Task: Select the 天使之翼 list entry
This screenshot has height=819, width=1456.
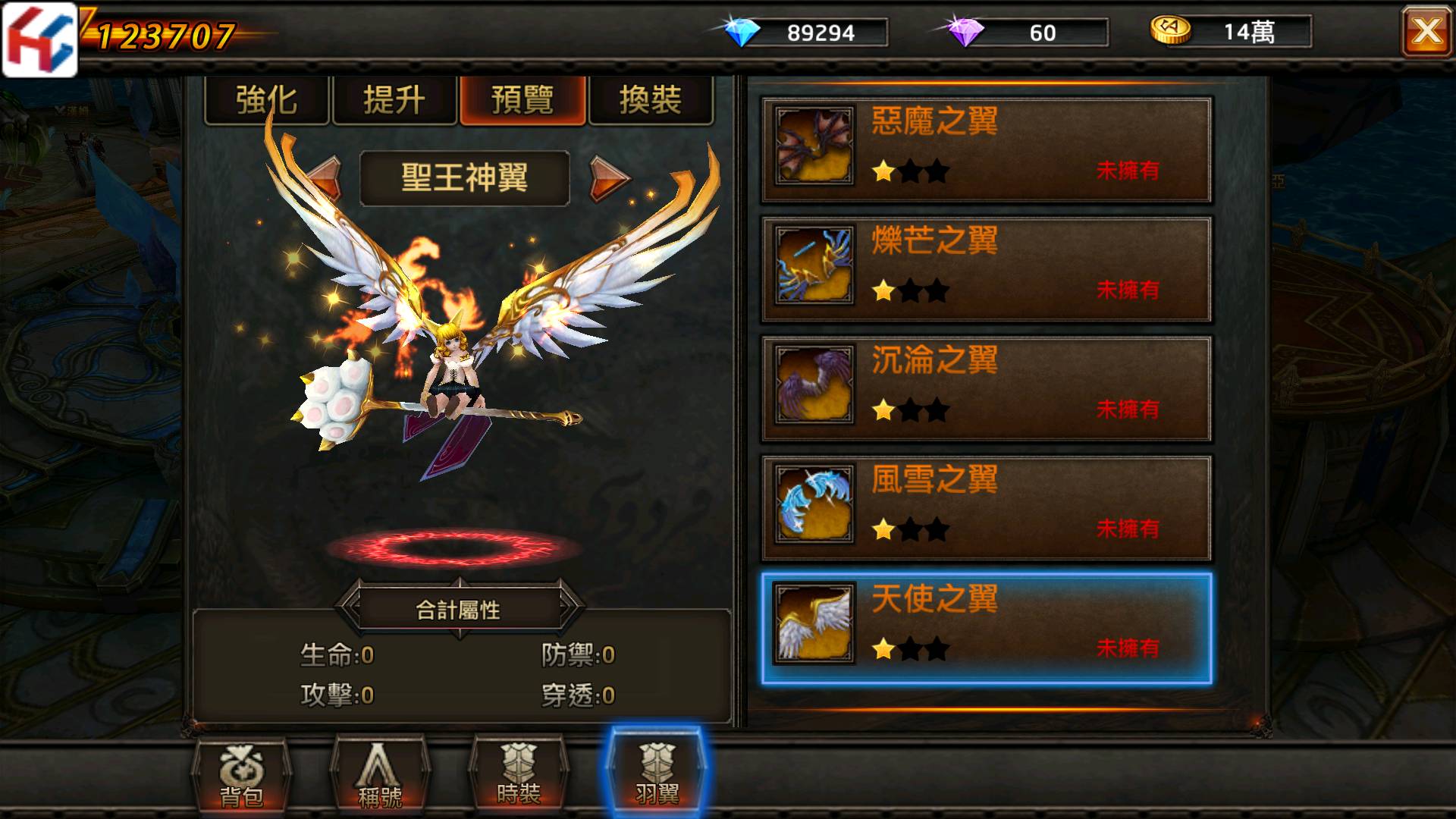Action: [986, 625]
